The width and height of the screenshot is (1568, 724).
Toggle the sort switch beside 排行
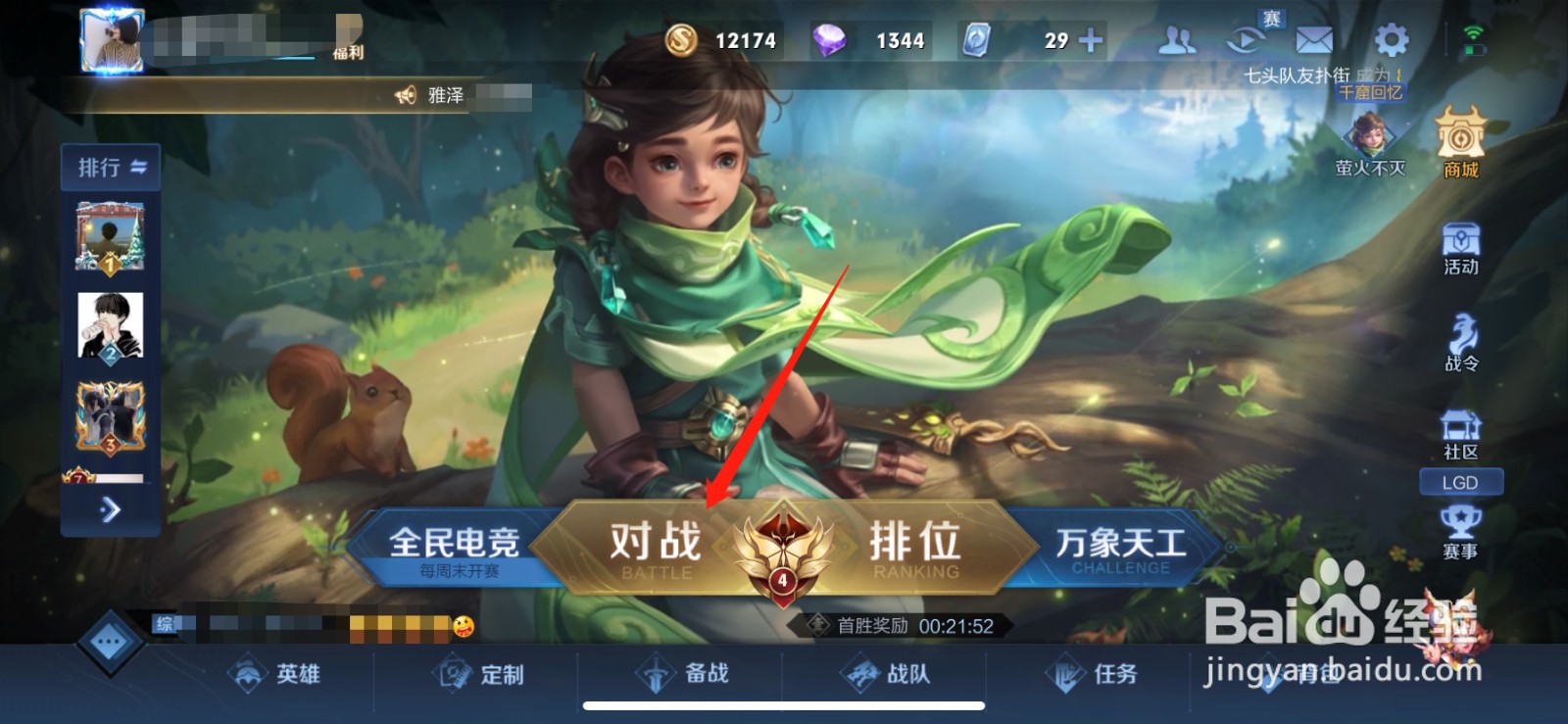pos(138,167)
